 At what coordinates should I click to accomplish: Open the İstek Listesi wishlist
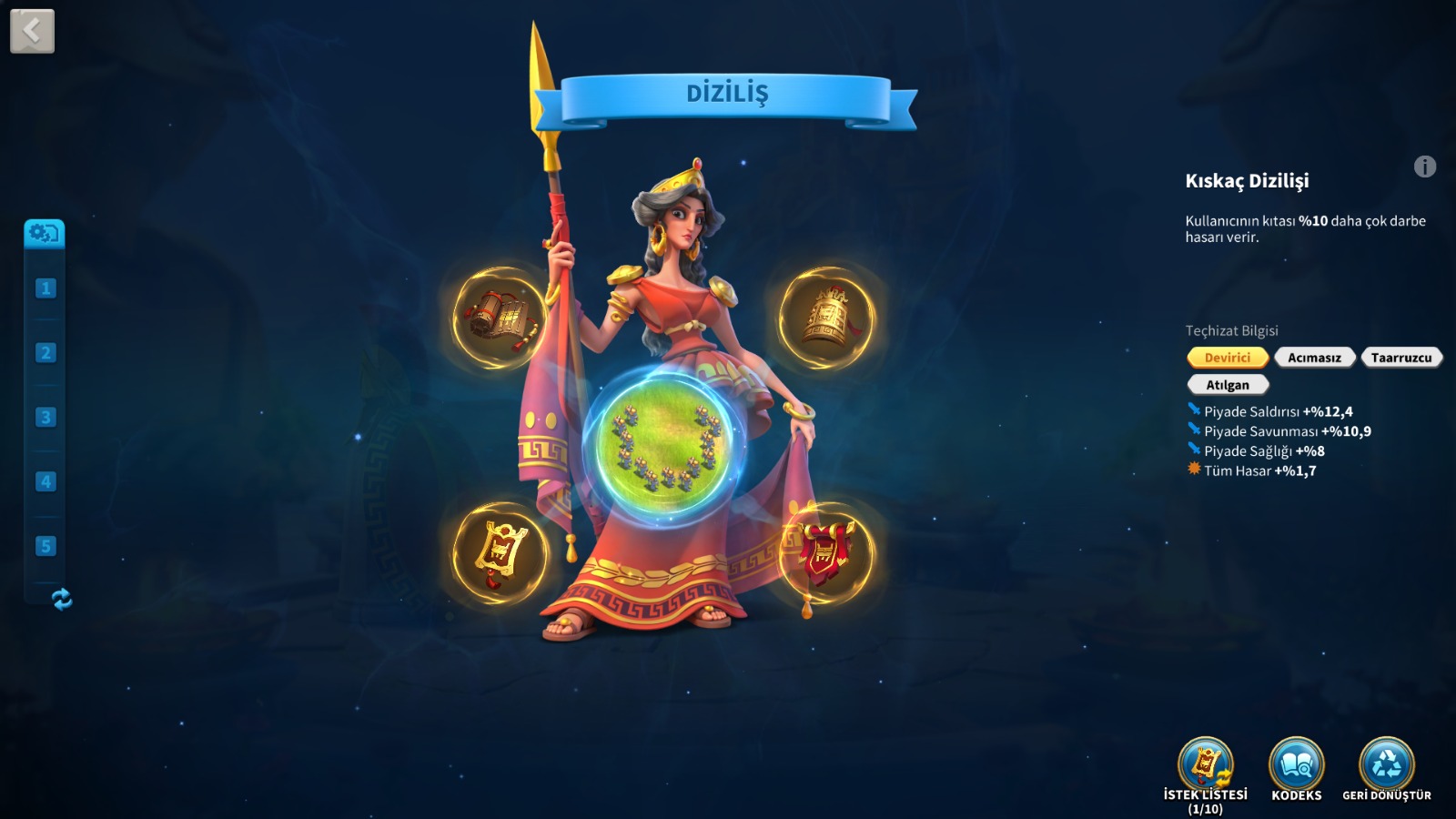(x=1205, y=764)
